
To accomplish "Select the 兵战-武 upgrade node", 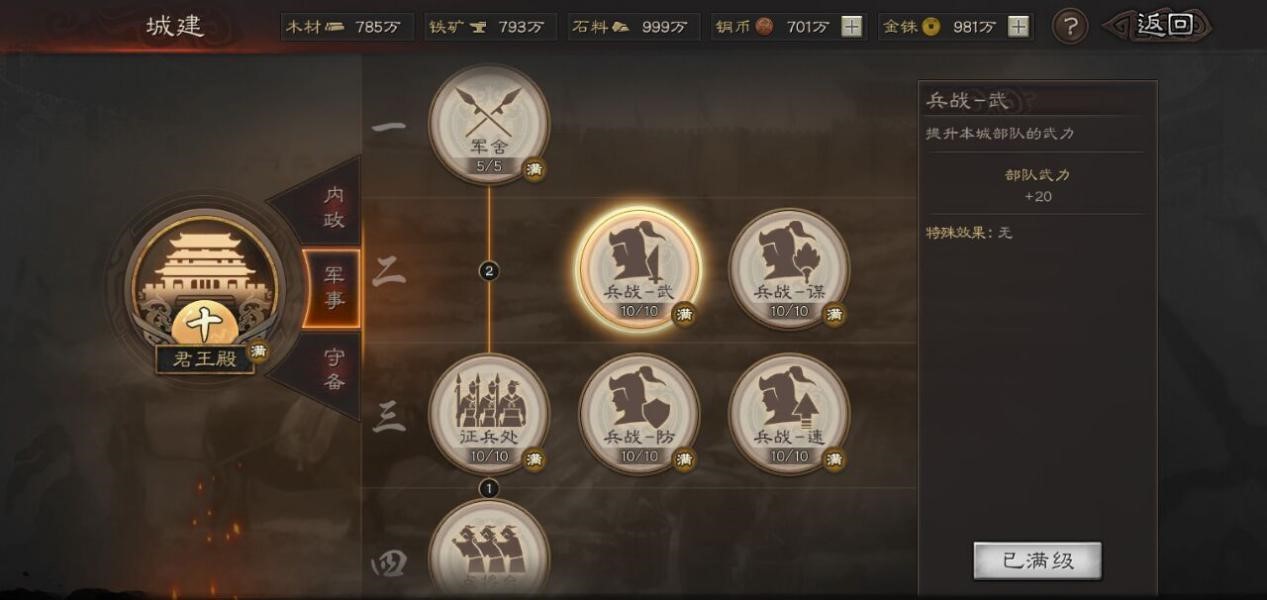I will (x=639, y=267).
